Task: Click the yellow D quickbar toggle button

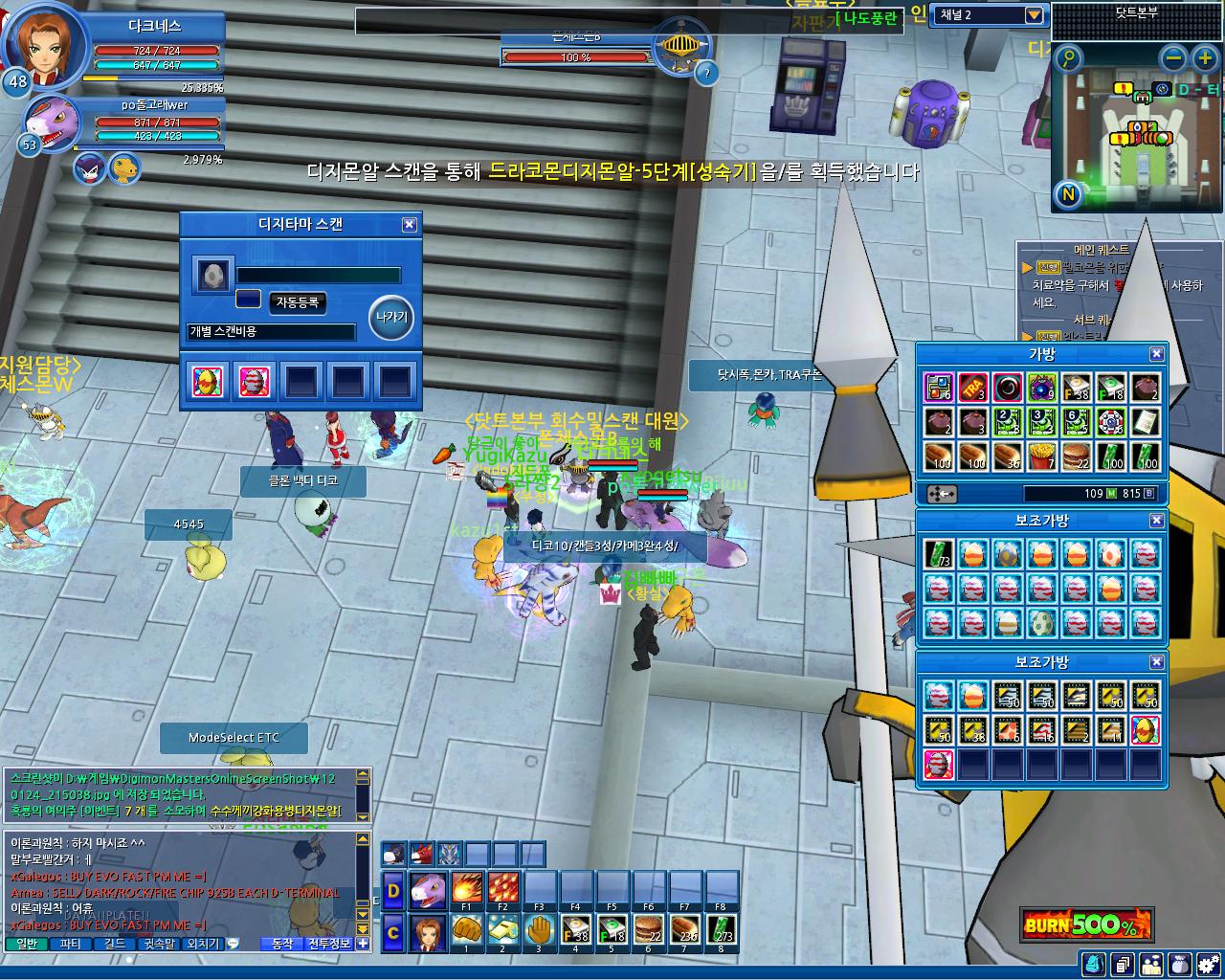Action: [393, 890]
